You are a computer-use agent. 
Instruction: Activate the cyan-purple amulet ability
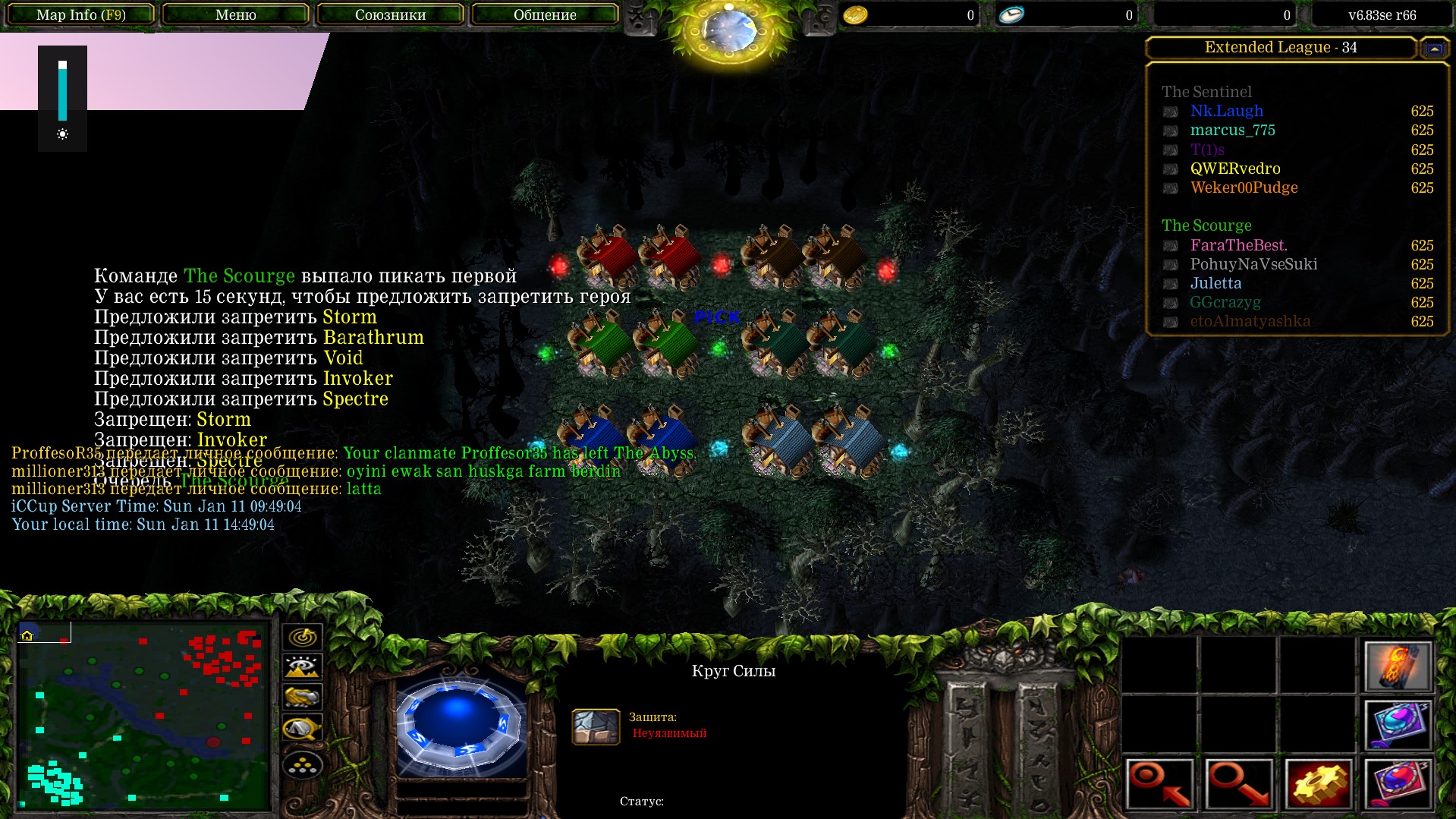pyautogui.click(x=1398, y=724)
